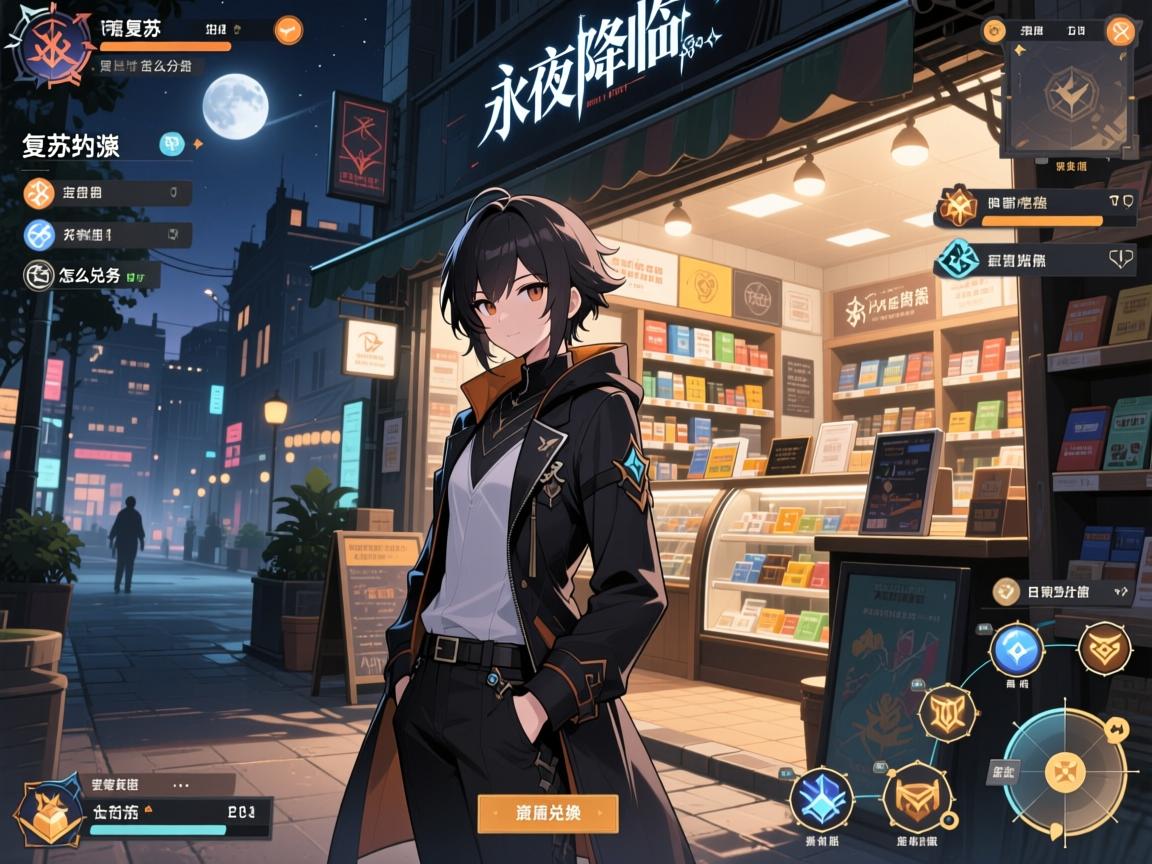Select the quest row with the orange rune icon
Viewport: 1152px width, 864px height.
point(108,192)
